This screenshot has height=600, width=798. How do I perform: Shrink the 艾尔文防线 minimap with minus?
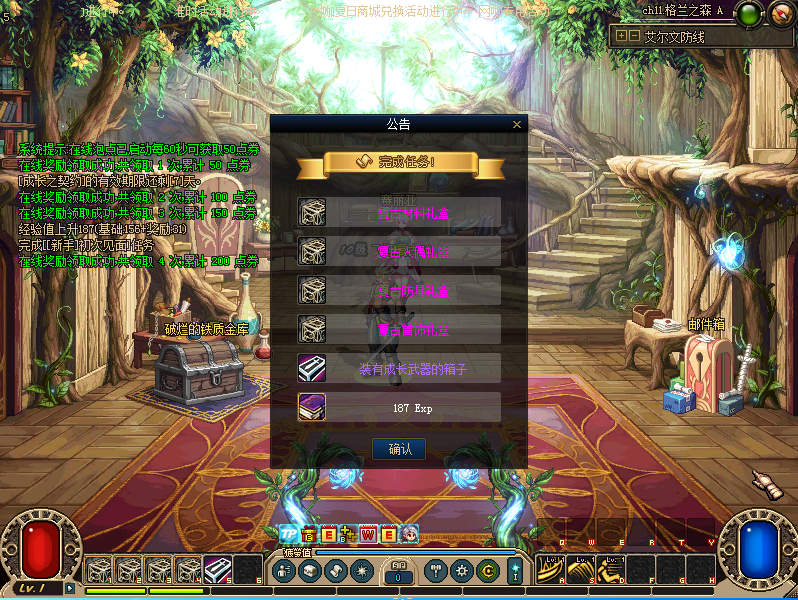633,35
